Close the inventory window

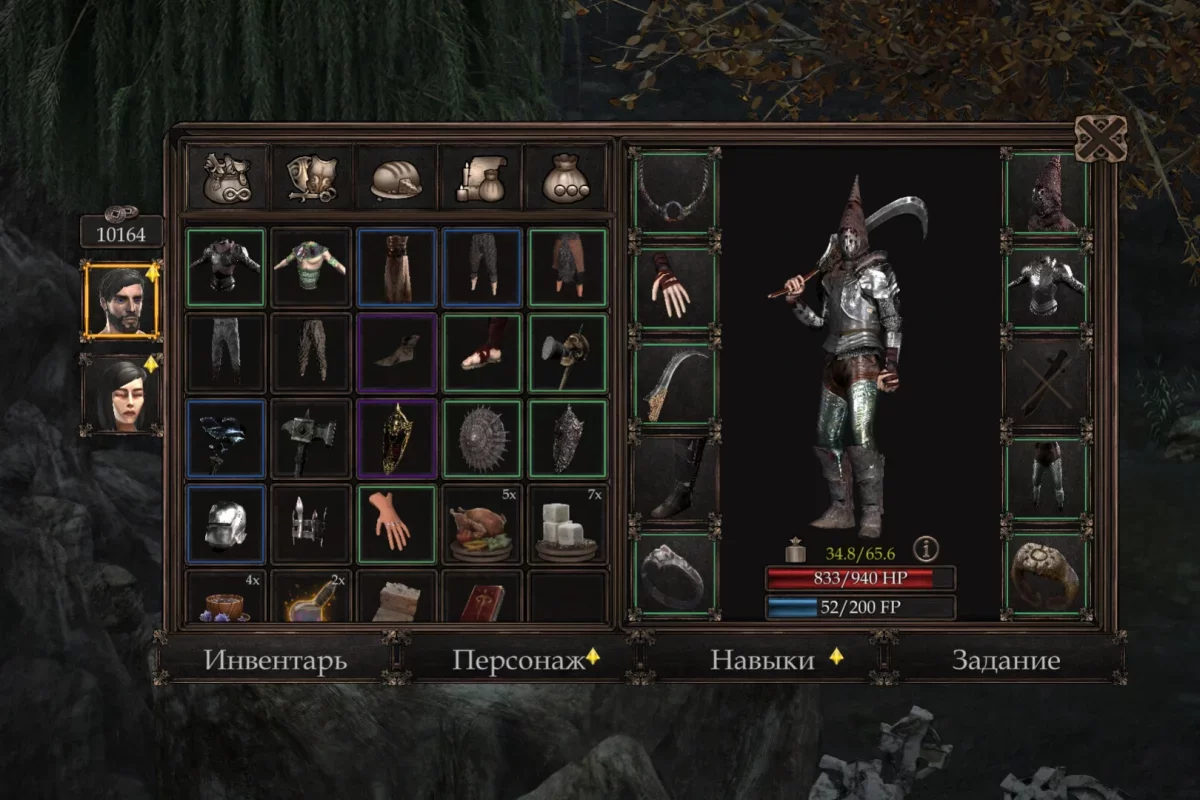tap(1099, 138)
